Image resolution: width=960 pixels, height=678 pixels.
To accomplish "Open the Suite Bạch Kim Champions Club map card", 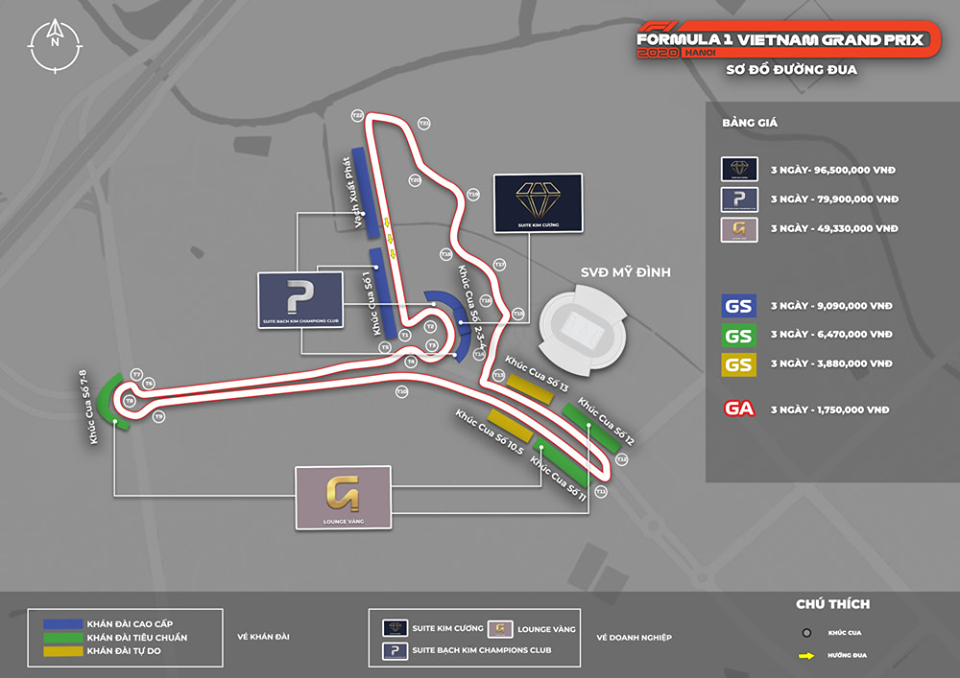I will point(301,300).
